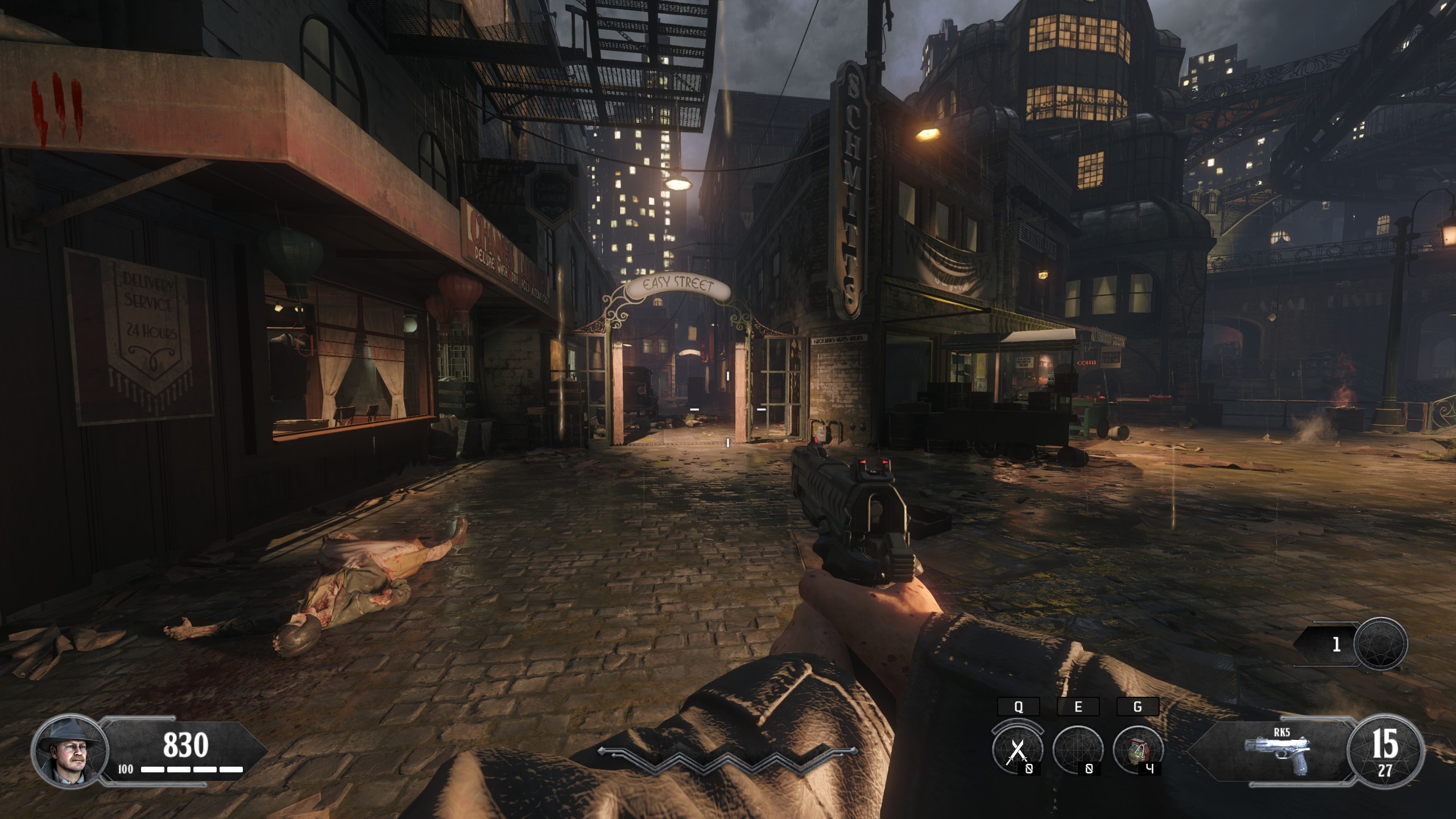Click the fedora character portrait
Screen dimensions: 1456x819
(x=69, y=749)
